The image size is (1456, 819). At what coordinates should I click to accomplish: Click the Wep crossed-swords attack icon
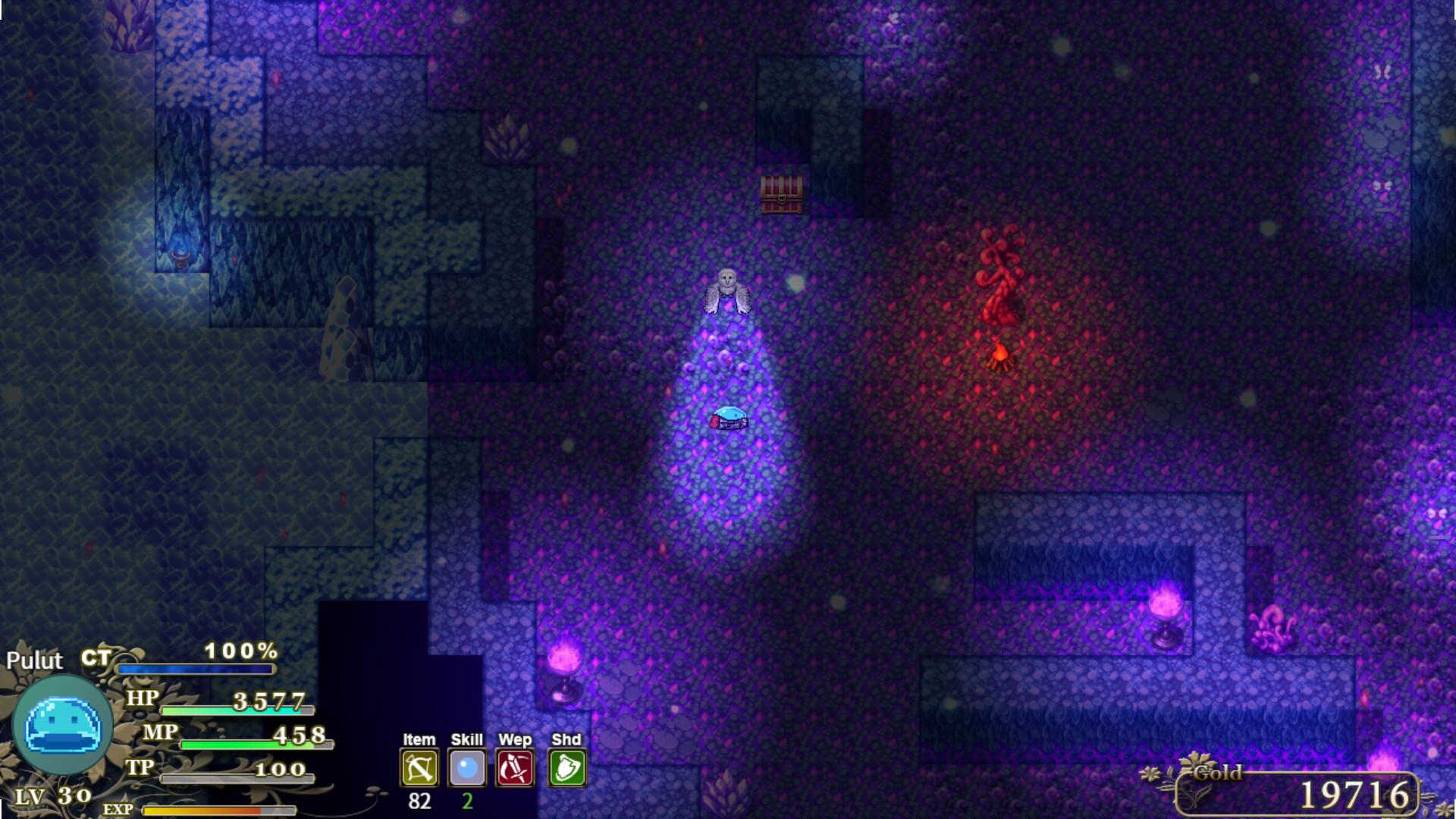(x=516, y=767)
